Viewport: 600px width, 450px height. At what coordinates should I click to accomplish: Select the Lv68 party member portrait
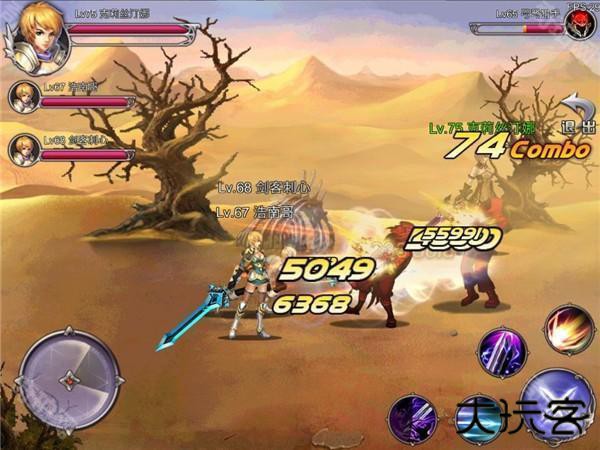click(24, 150)
